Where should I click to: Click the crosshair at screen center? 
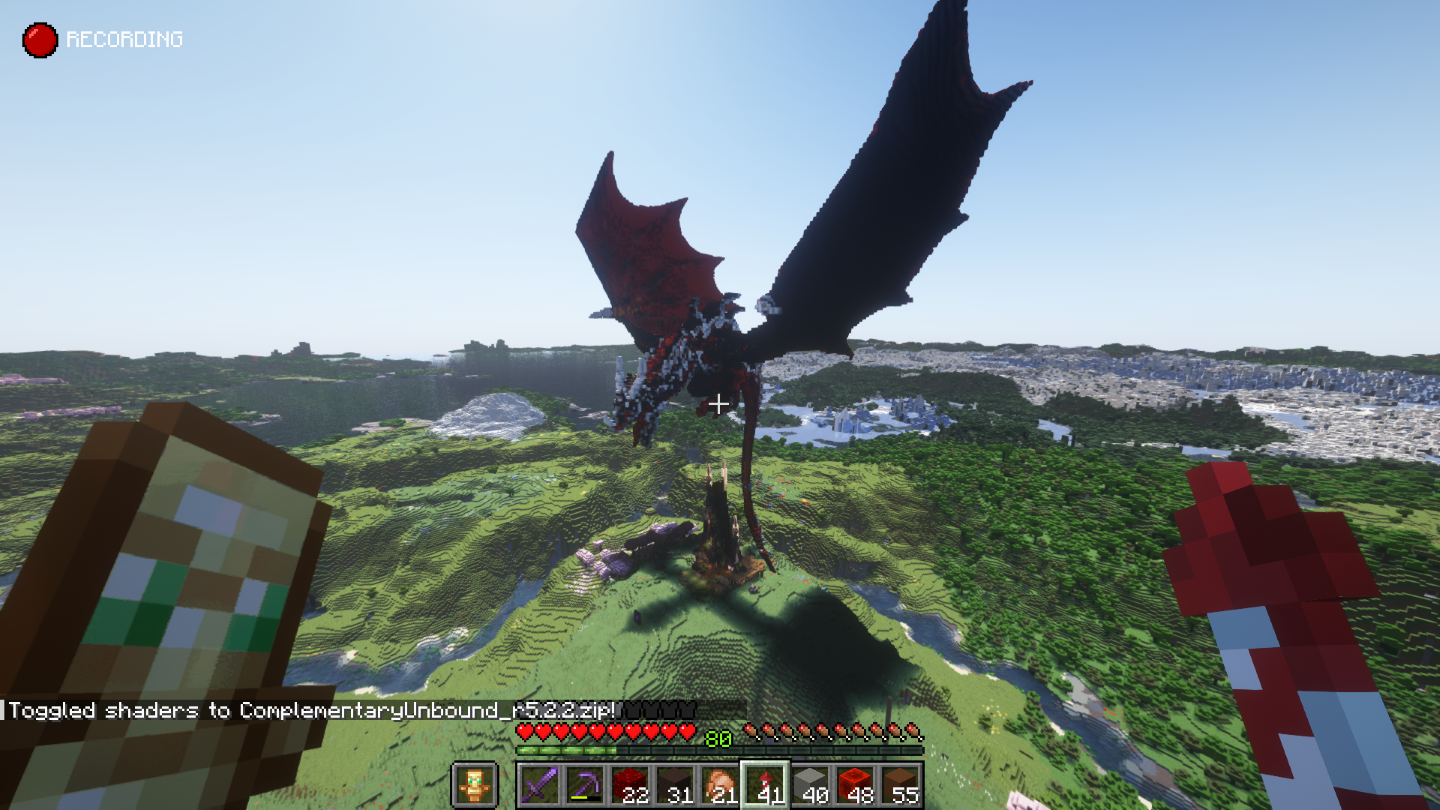[x=718, y=403]
